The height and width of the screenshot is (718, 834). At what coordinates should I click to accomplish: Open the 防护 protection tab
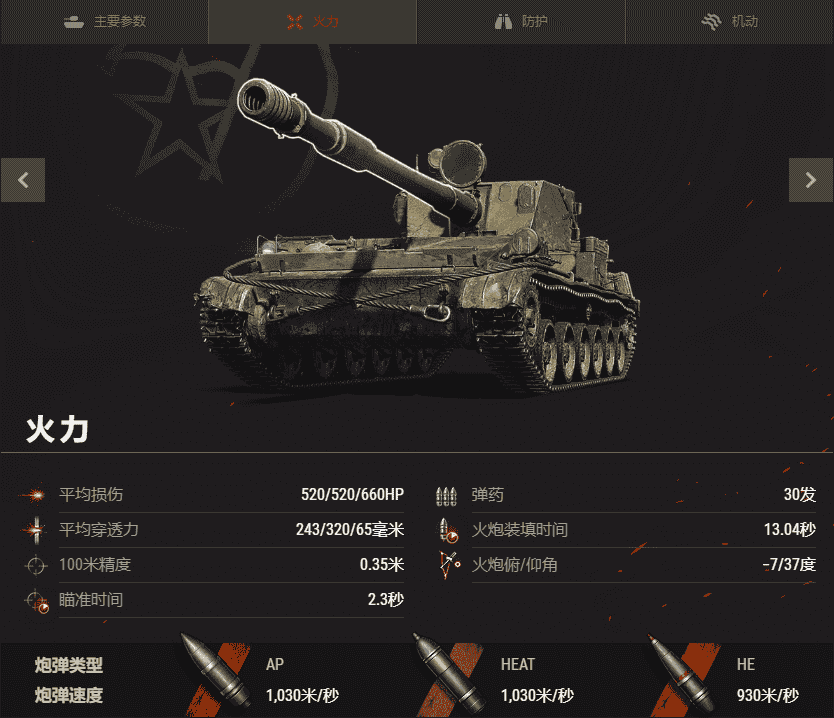pos(521,21)
